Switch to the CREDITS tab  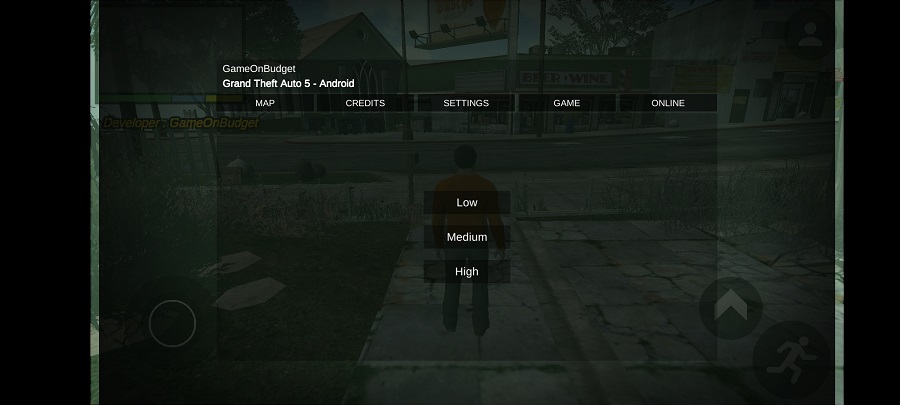click(x=365, y=103)
